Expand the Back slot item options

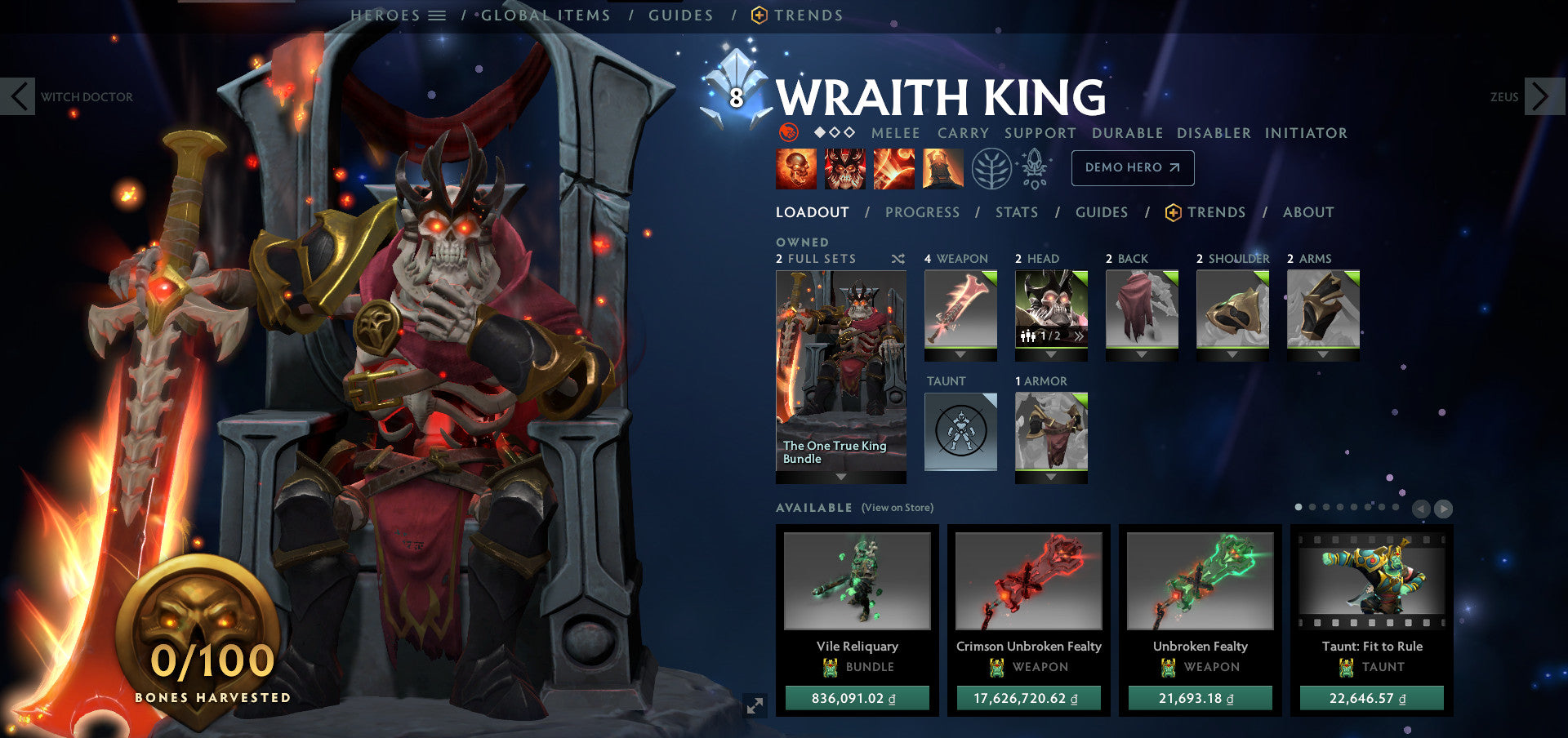[x=1142, y=354]
